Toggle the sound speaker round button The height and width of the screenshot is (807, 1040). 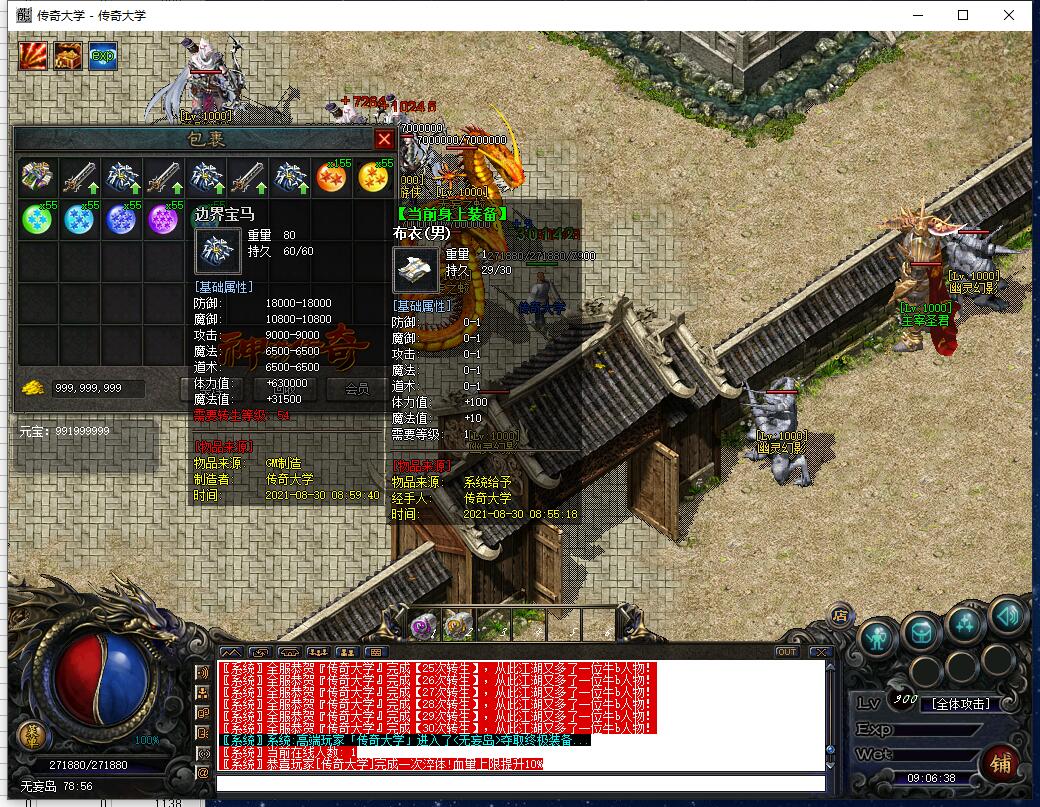pyautogui.click(x=1008, y=616)
